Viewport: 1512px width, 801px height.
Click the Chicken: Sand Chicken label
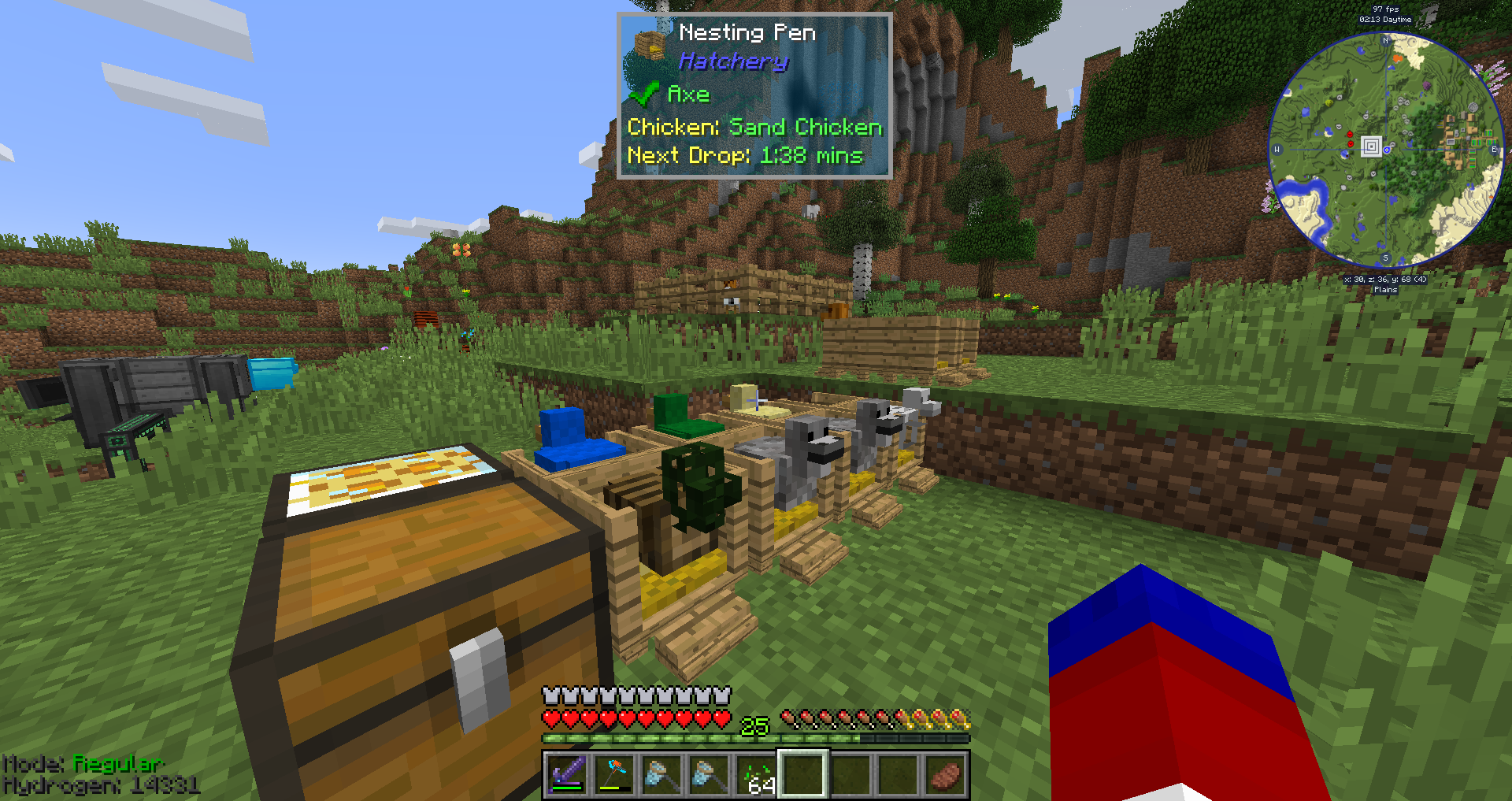752,126
